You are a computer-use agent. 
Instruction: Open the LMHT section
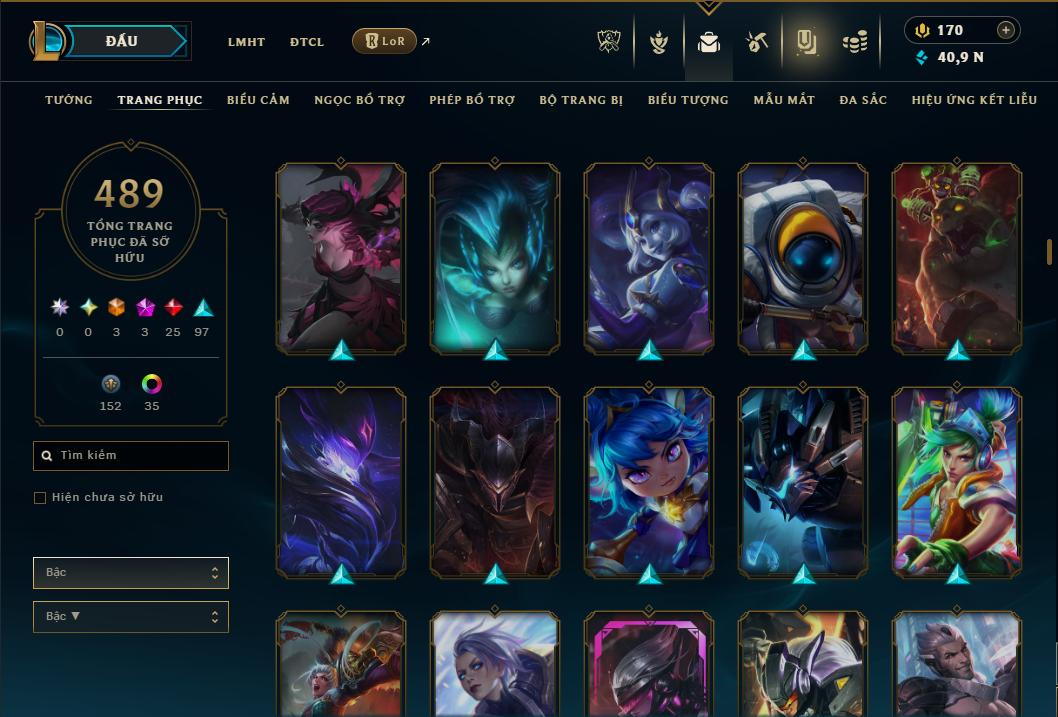pos(246,42)
